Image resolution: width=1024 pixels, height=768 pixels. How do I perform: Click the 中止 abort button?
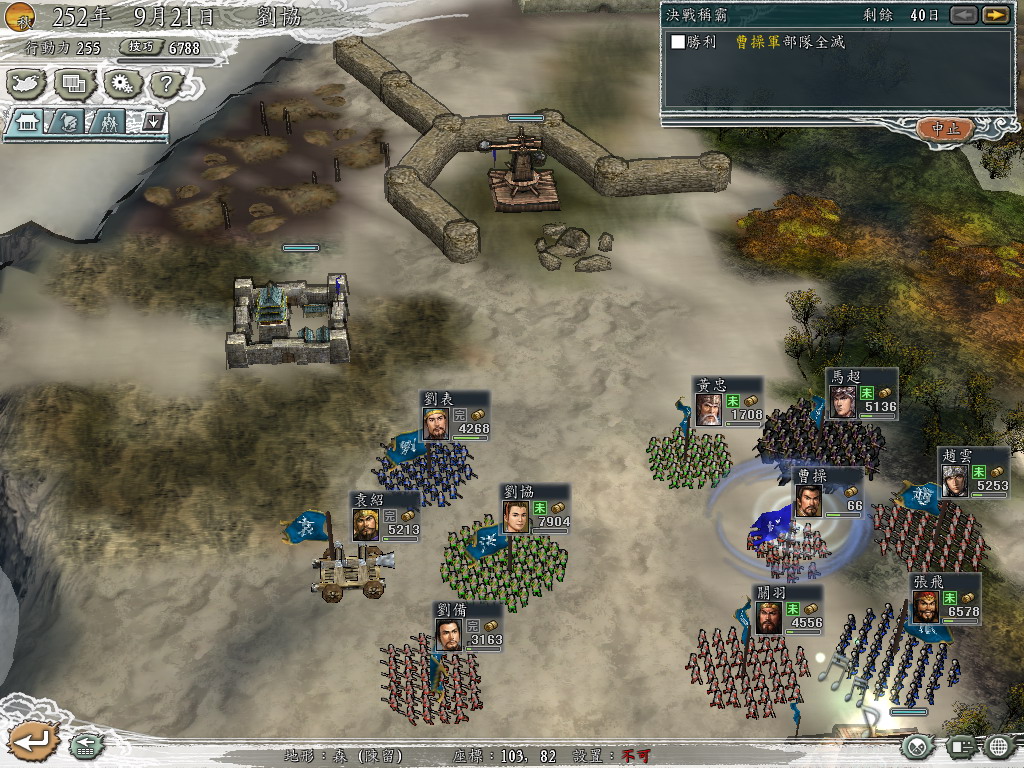coord(945,128)
